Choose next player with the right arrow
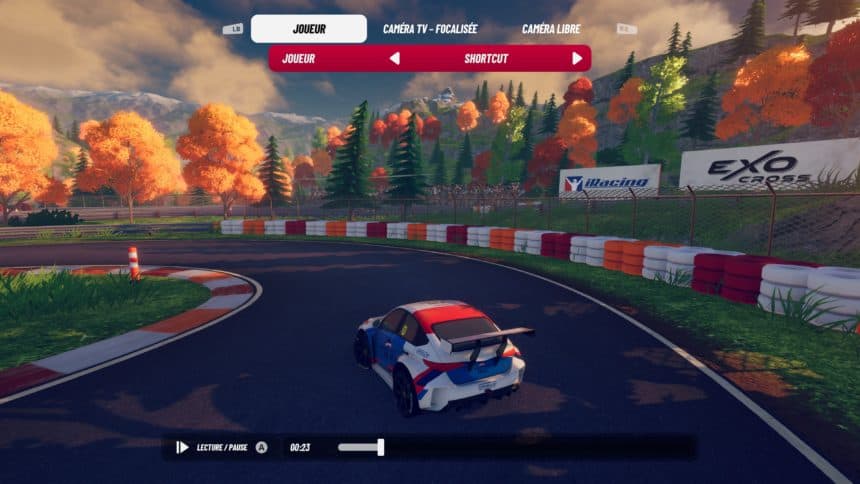860x484 pixels. click(577, 58)
